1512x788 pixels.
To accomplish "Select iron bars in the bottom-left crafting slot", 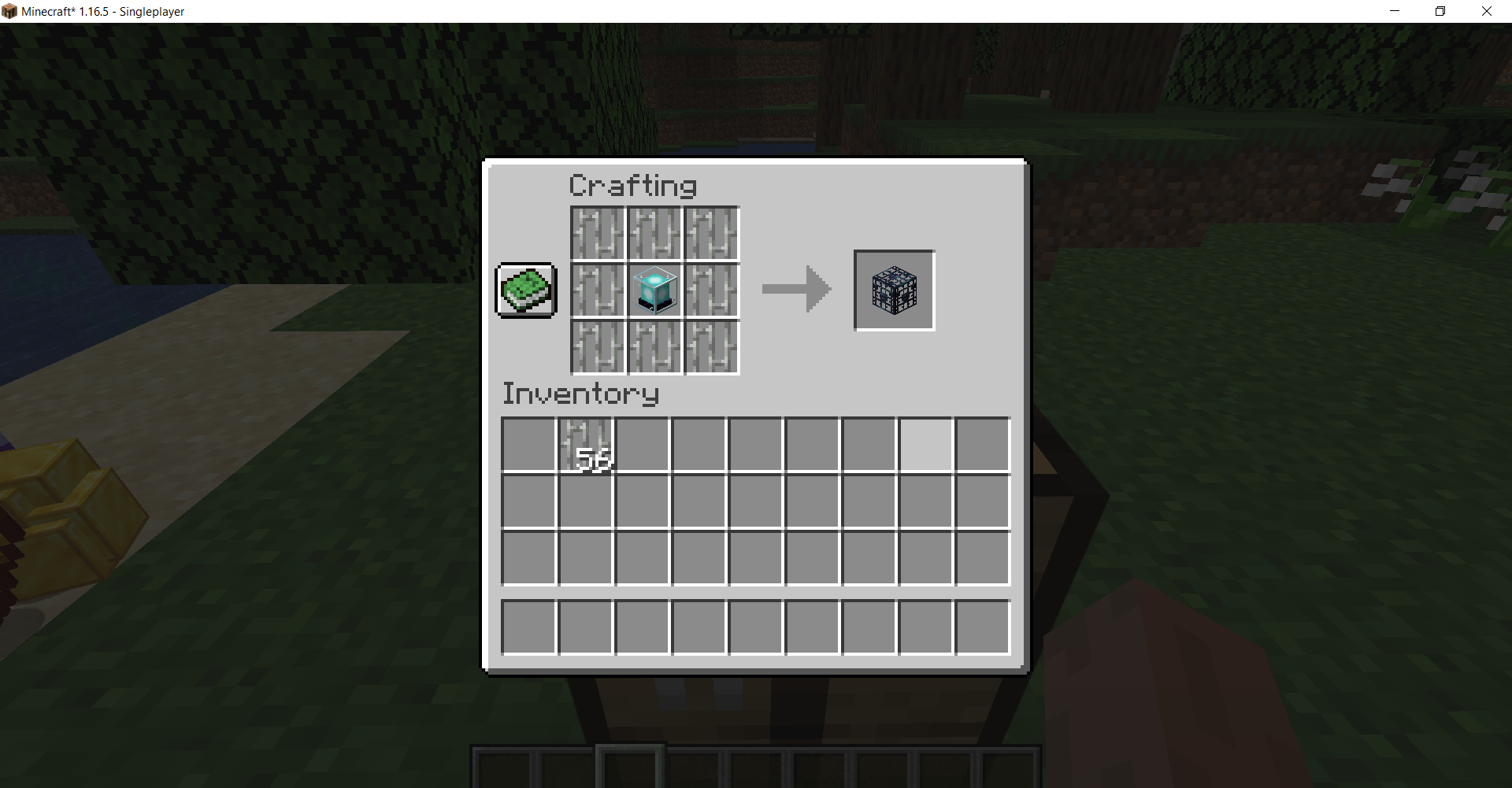I will point(597,346).
